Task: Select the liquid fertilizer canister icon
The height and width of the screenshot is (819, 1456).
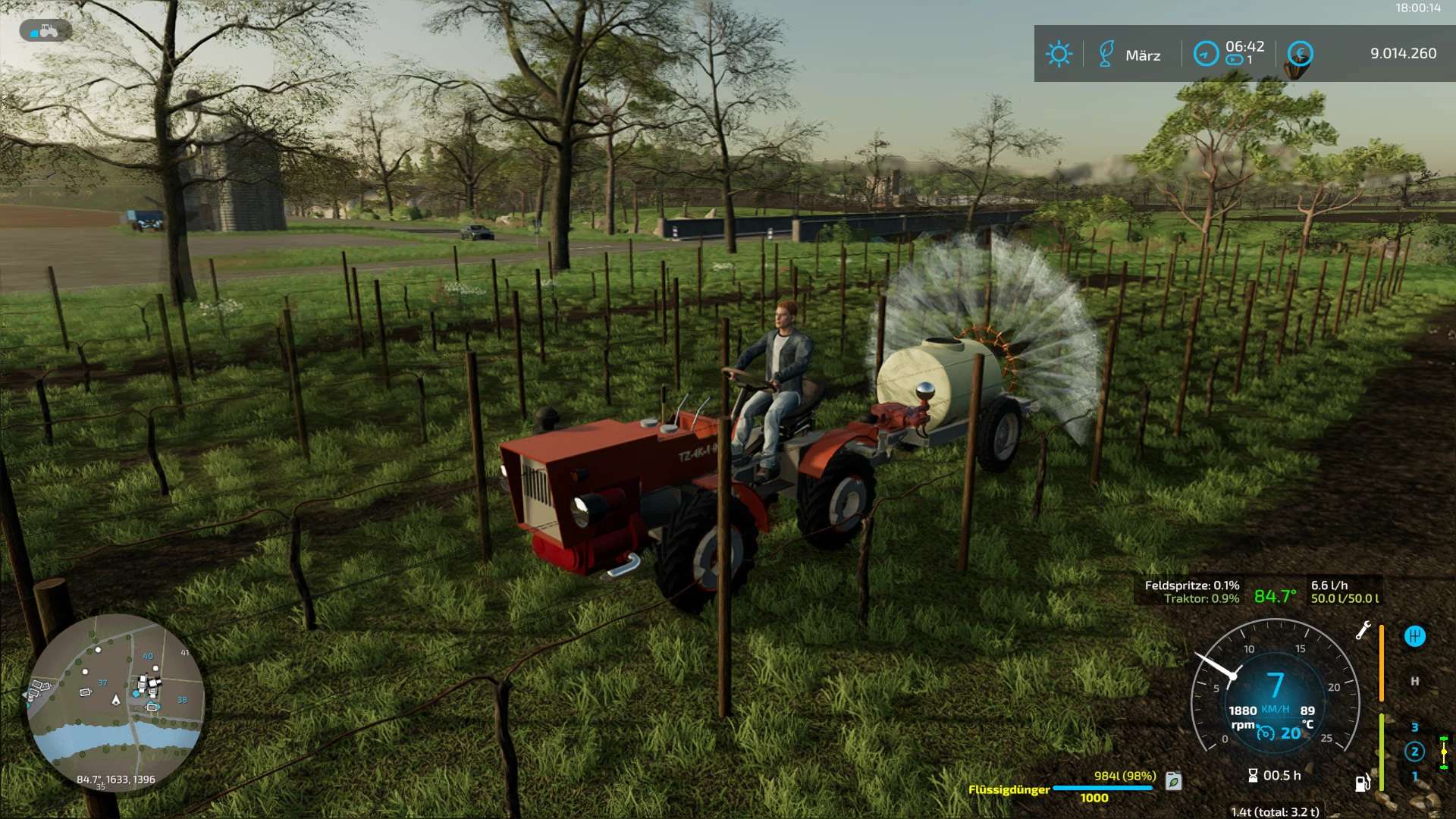Action: [x=1173, y=781]
